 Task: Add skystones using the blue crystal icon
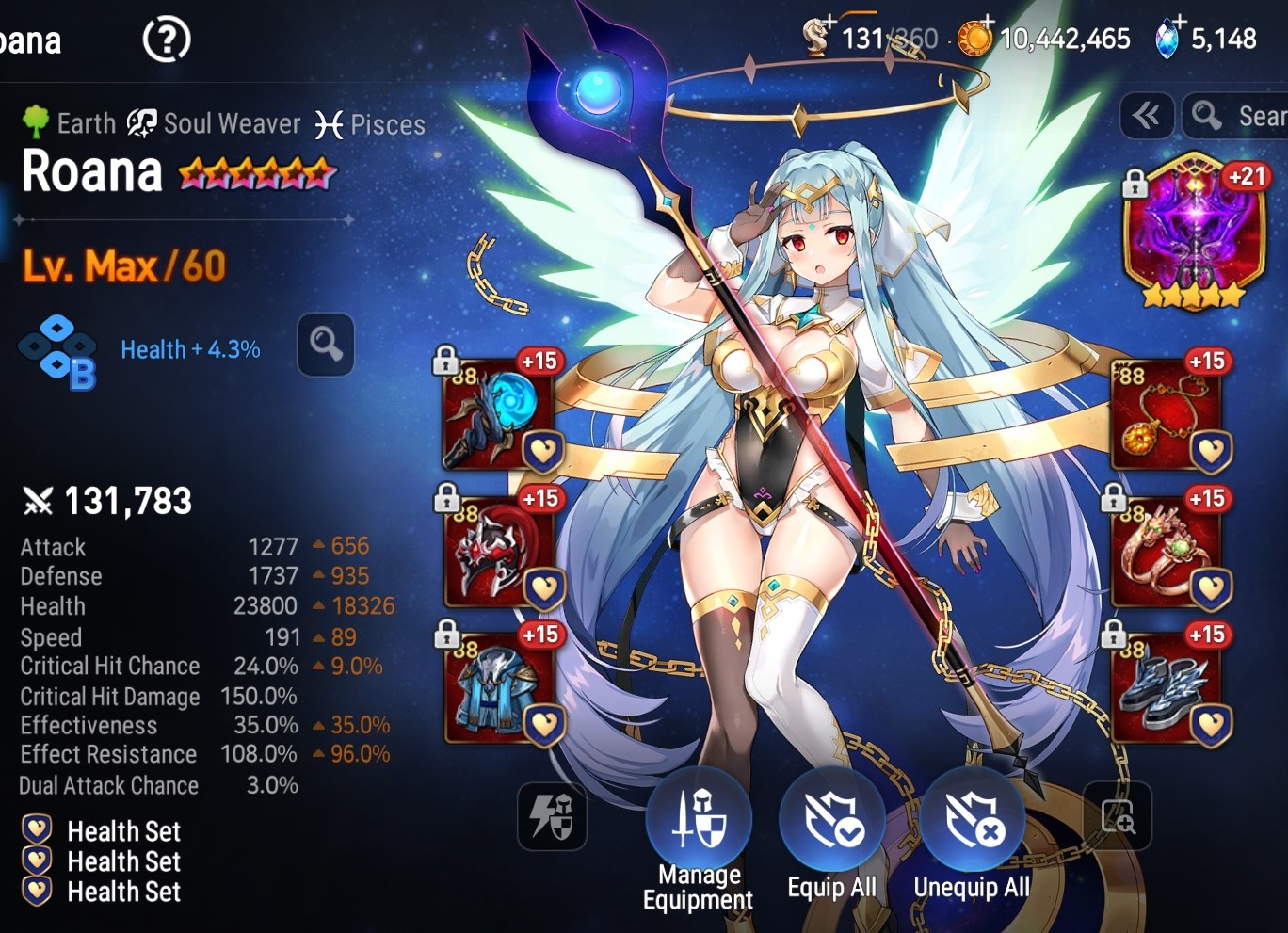tap(1168, 39)
